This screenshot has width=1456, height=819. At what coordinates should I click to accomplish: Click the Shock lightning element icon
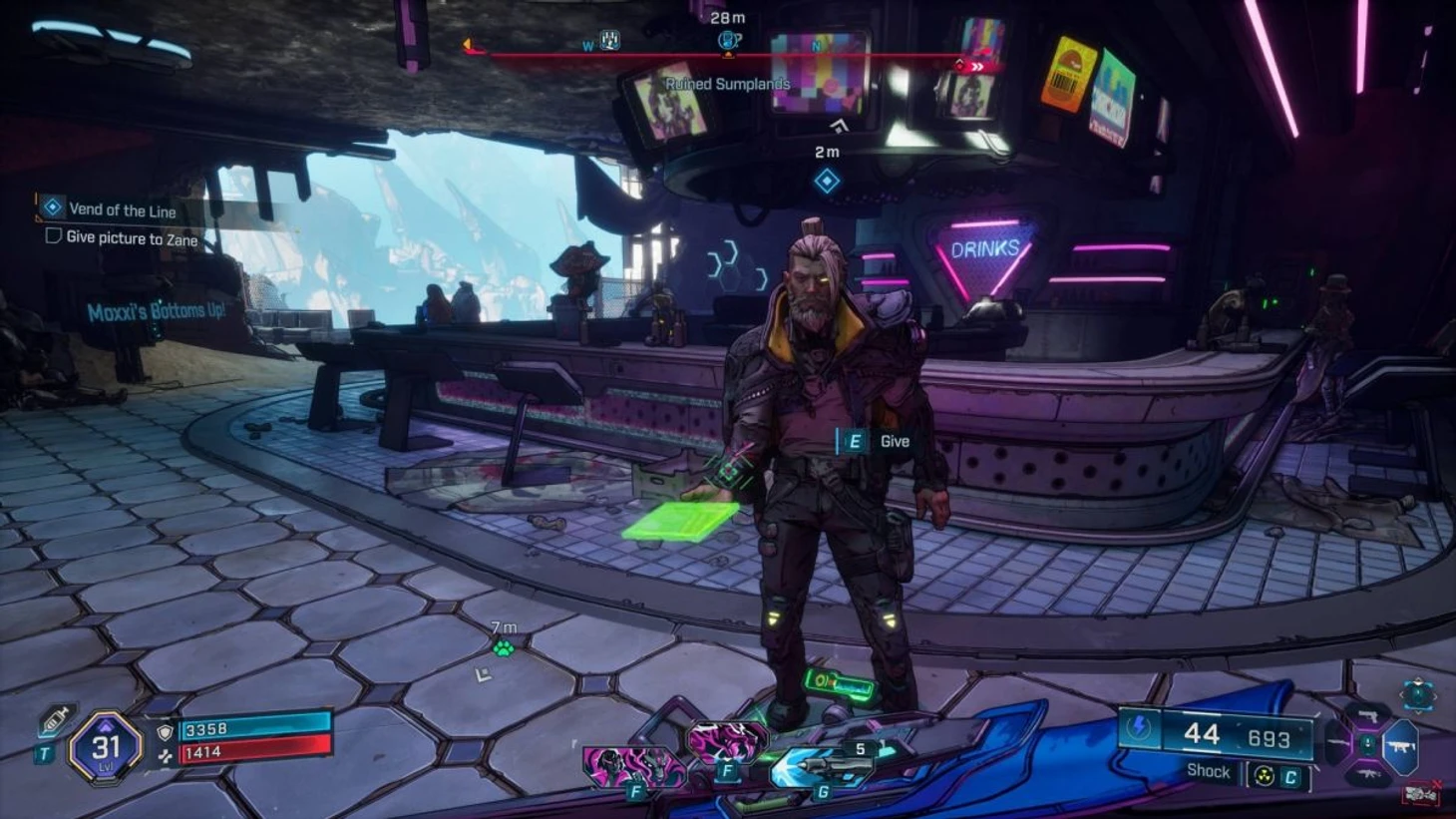(x=1138, y=729)
